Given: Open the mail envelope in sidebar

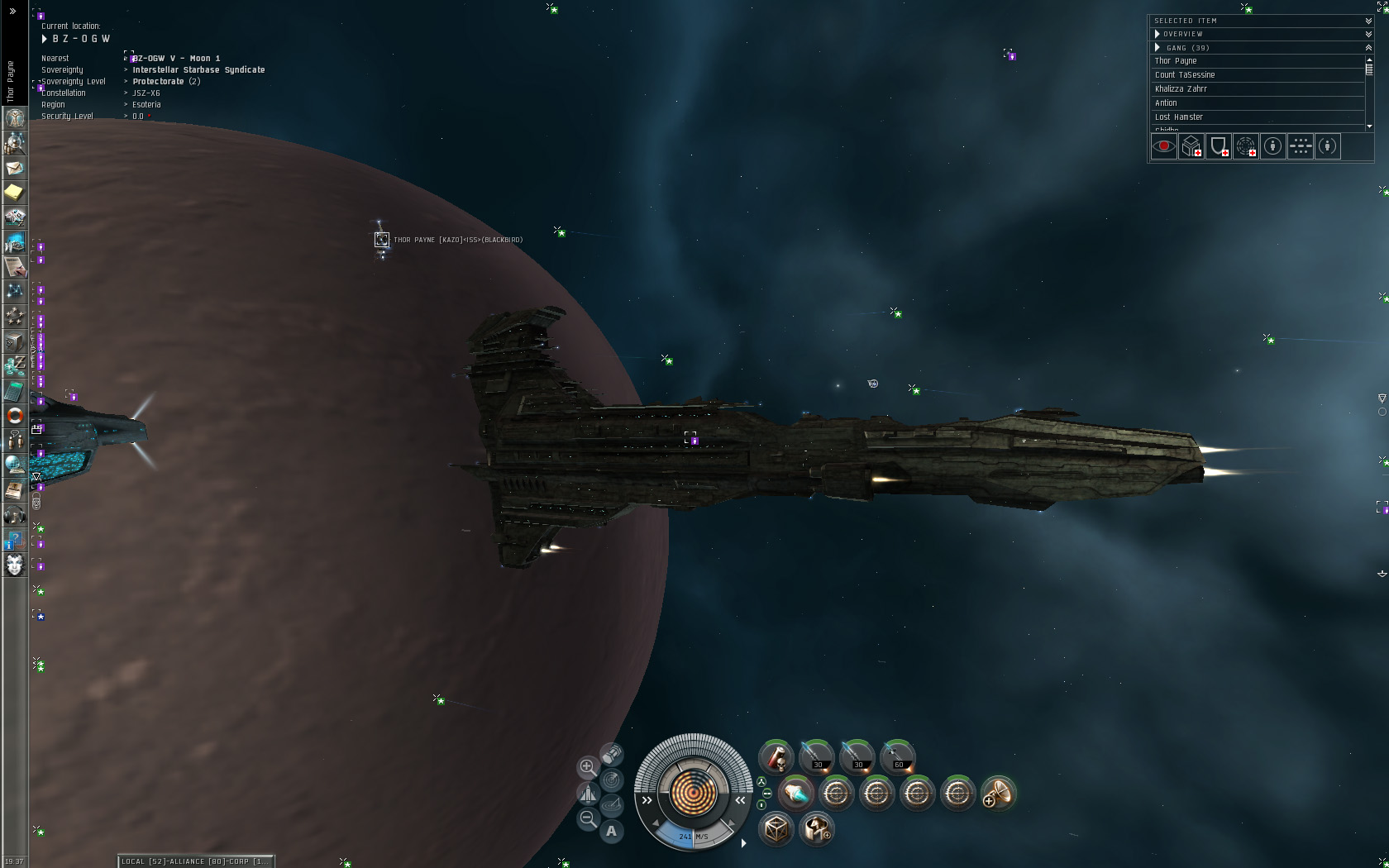Looking at the screenshot, I should click(x=14, y=168).
